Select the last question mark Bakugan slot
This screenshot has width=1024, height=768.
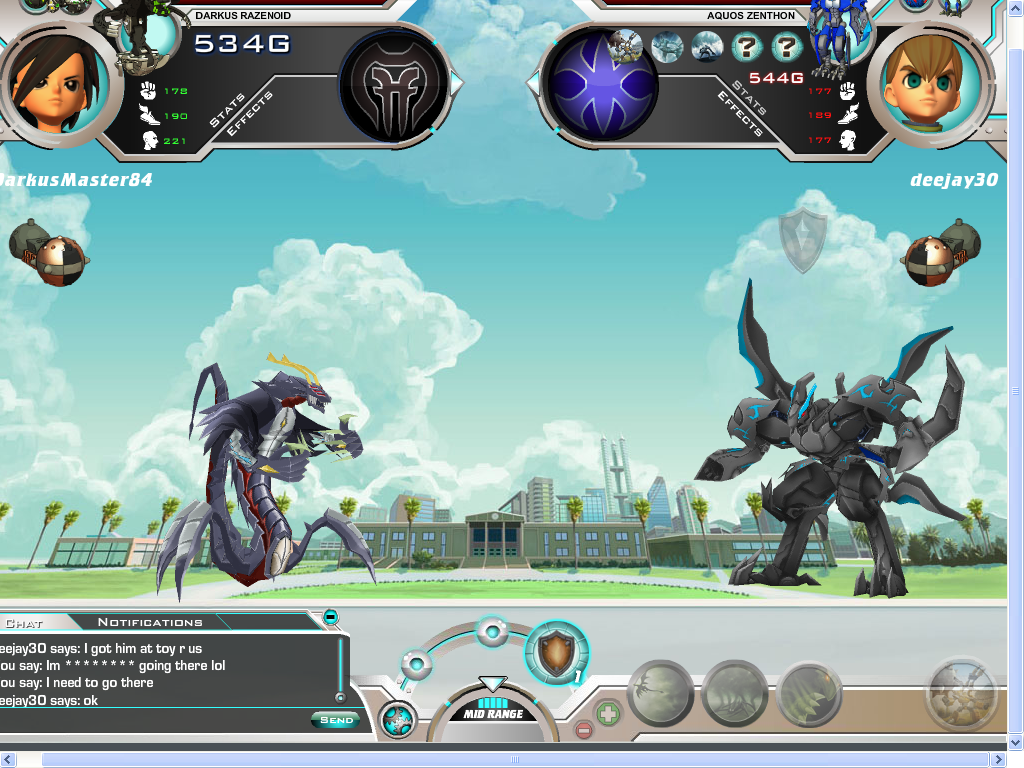tap(787, 46)
